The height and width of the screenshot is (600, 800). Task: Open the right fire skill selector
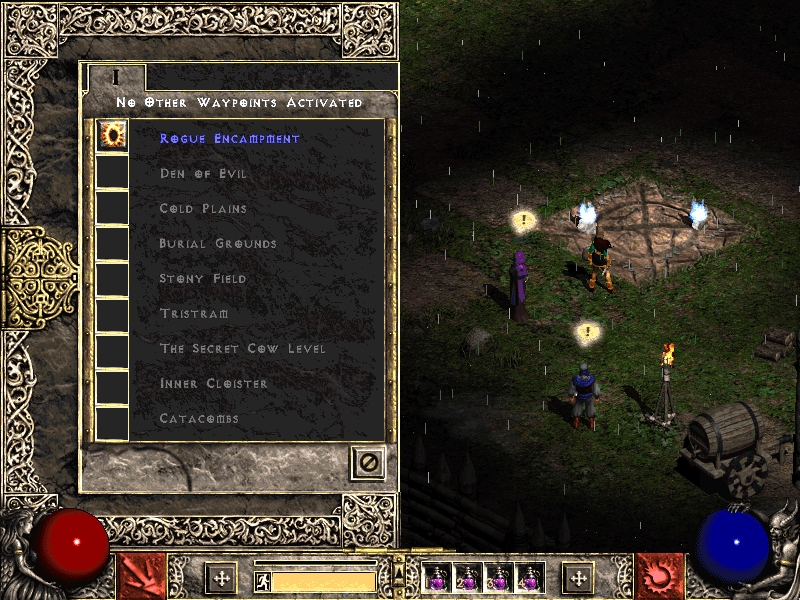[659, 576]
